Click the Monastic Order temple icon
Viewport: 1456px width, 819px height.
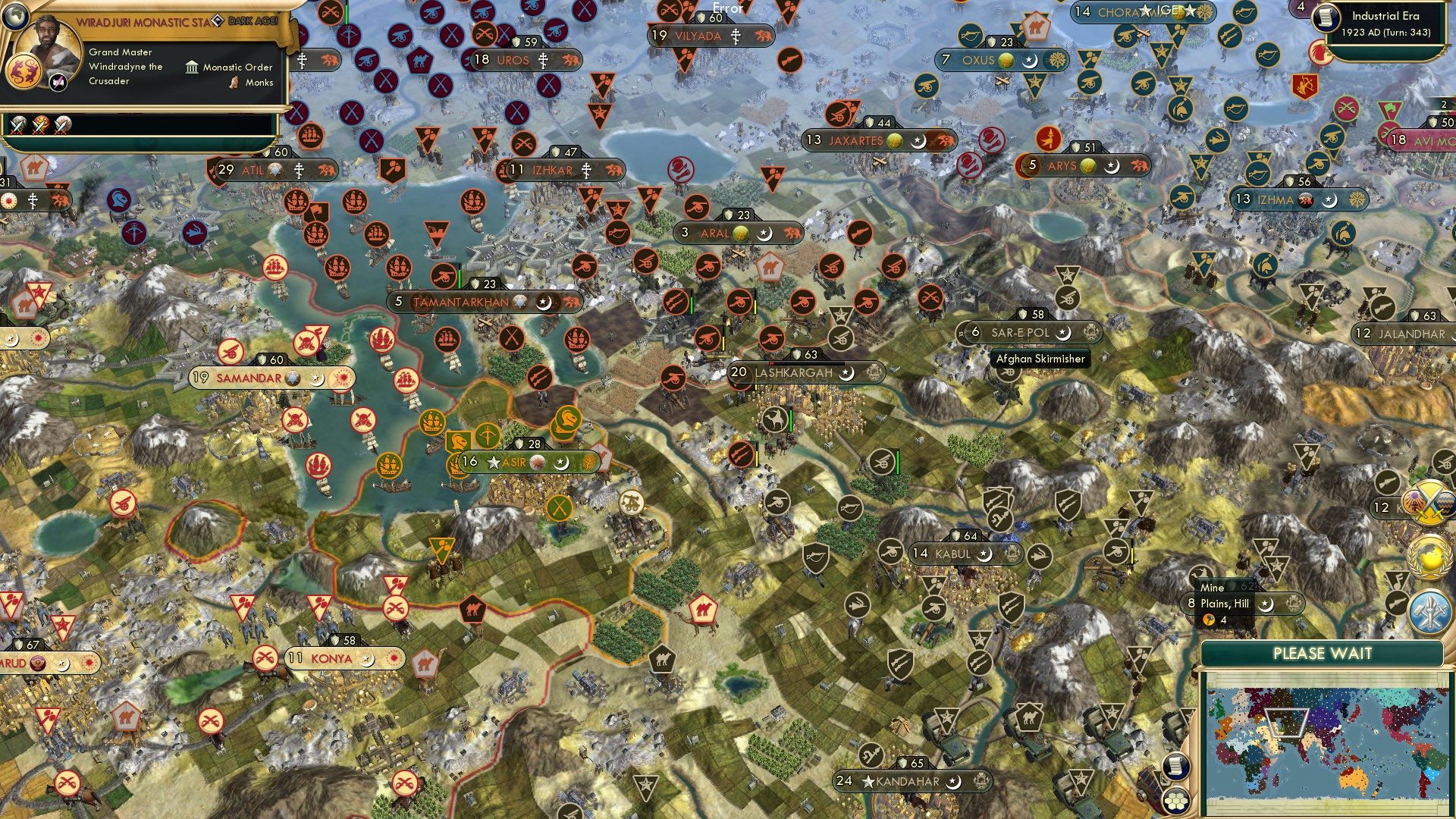[x=192, y=67]
